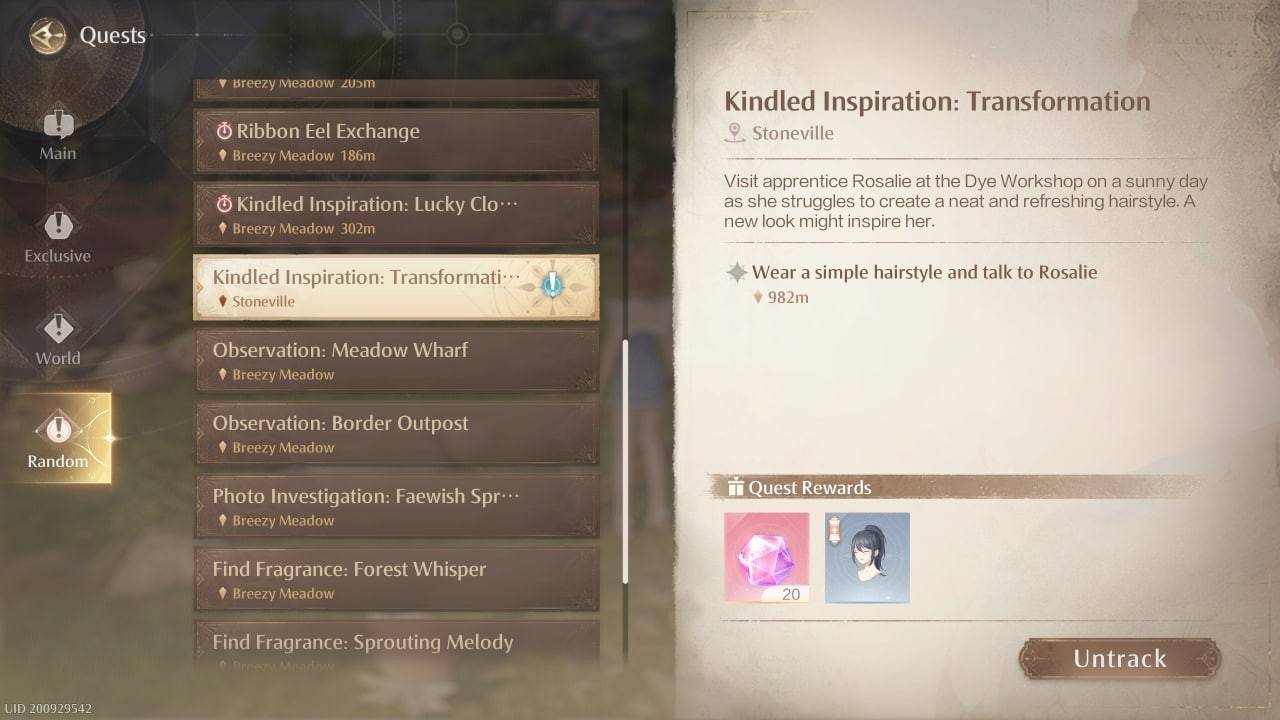The image size is (1280, 720).
Task: Click the objective diamond marker near Rosalie task
Action: pos(735,272)
